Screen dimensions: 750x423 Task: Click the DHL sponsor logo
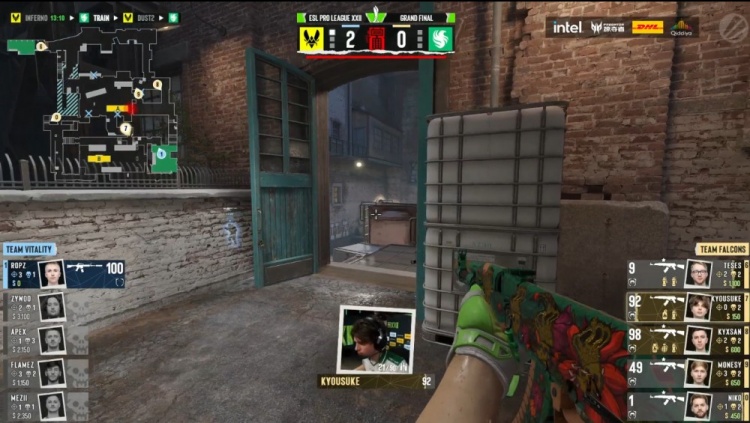(647, 27)
